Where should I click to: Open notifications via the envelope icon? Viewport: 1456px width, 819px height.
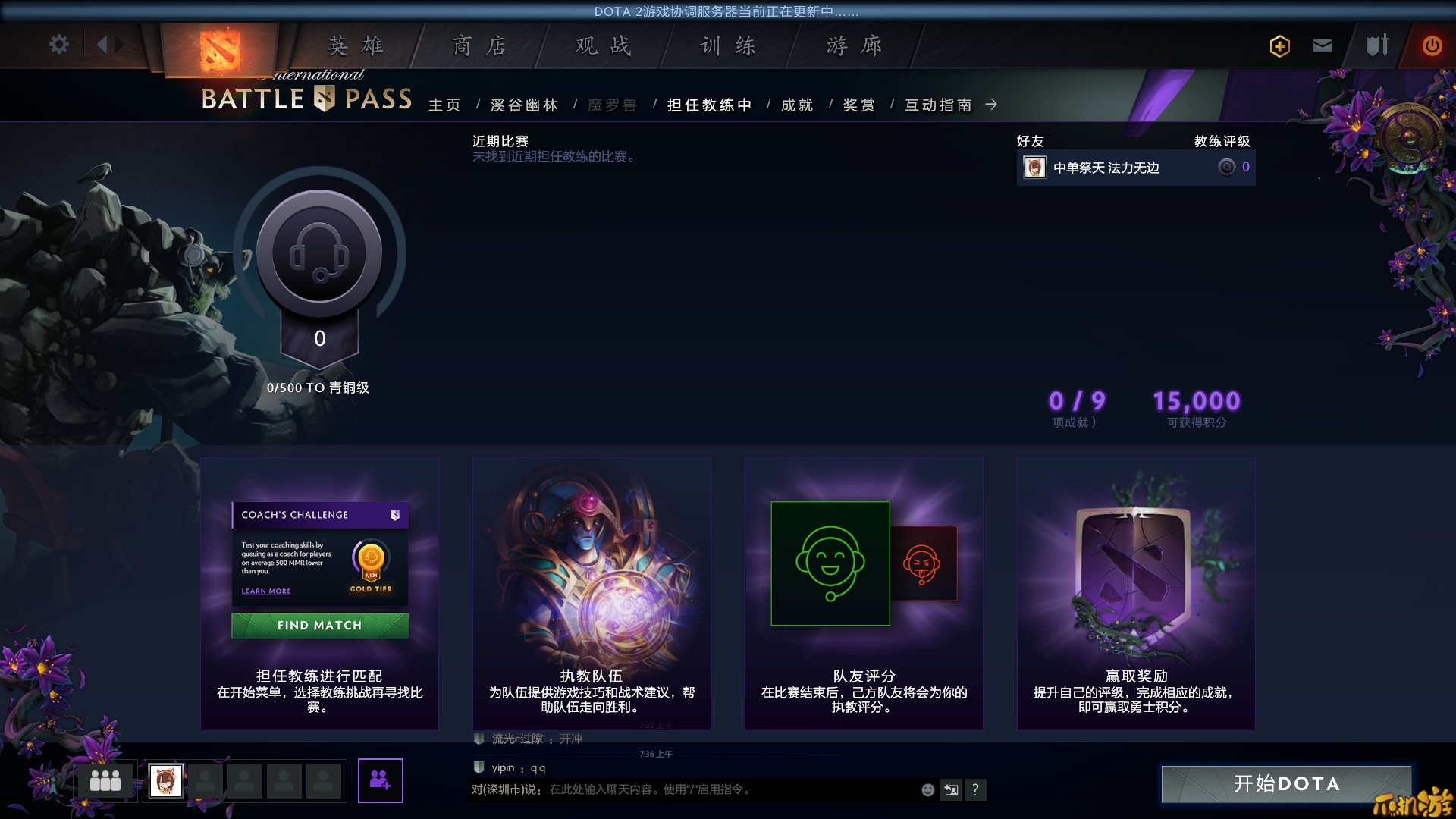click(x=1323, y=45)
